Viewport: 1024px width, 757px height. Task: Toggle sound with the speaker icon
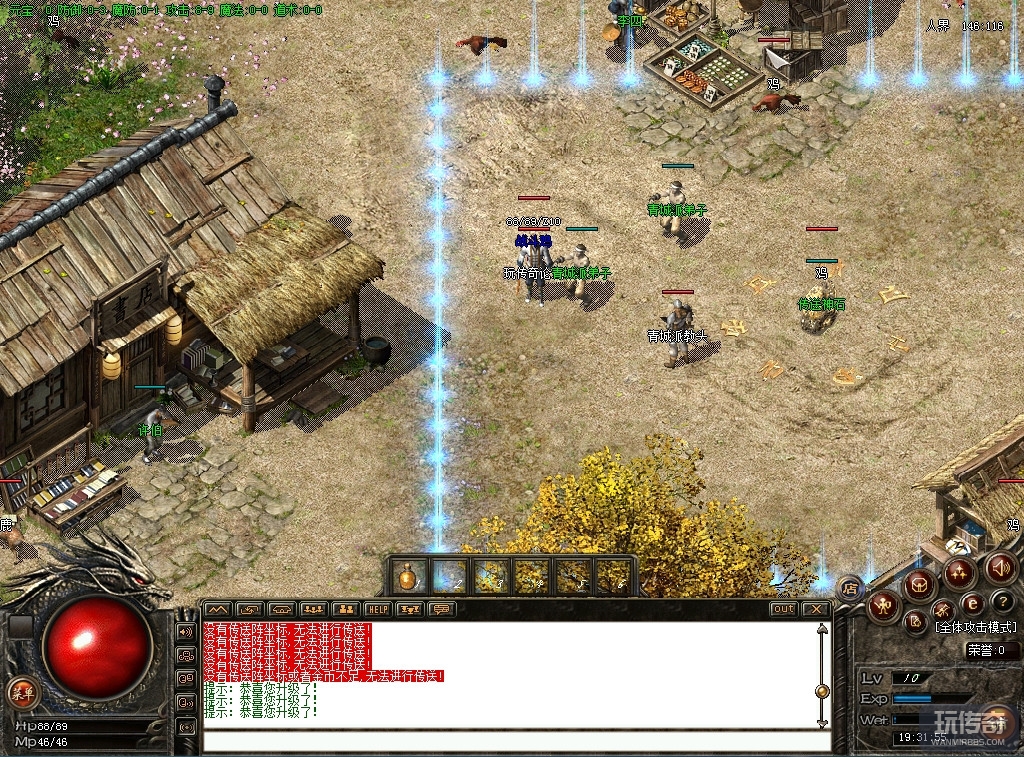coord(999,568)
